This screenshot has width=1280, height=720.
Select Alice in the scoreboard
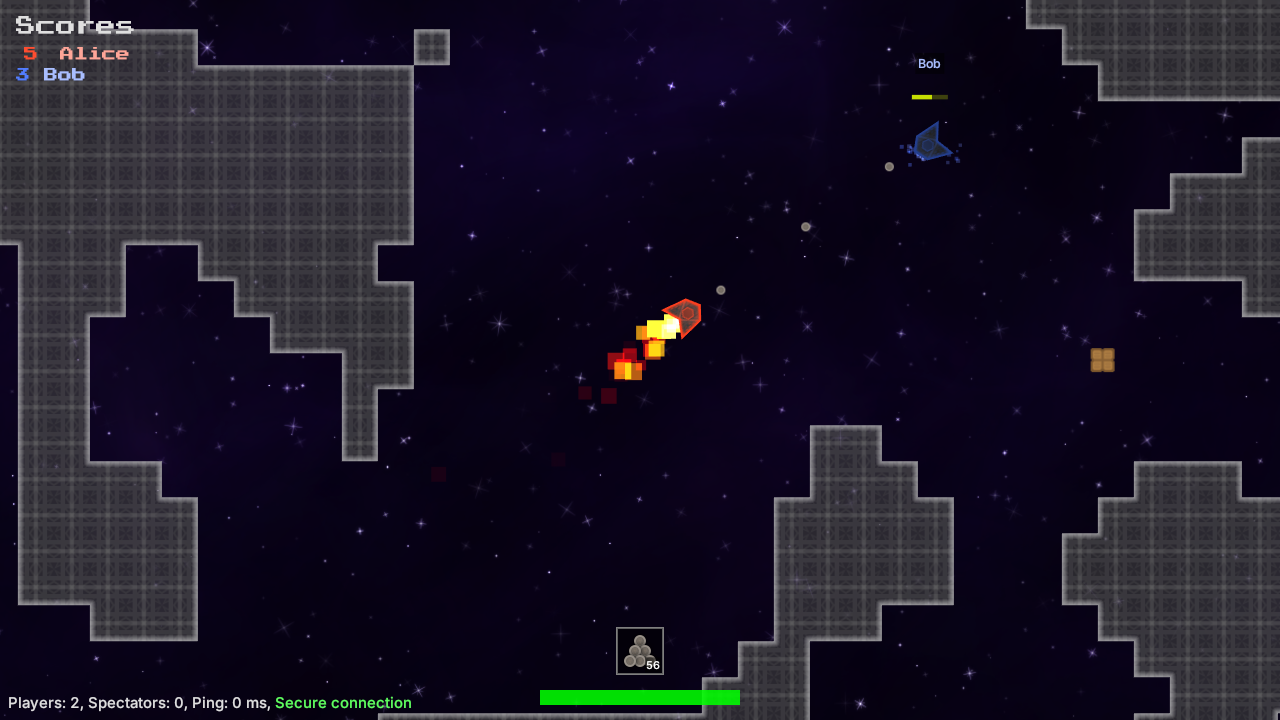point(75,53)
